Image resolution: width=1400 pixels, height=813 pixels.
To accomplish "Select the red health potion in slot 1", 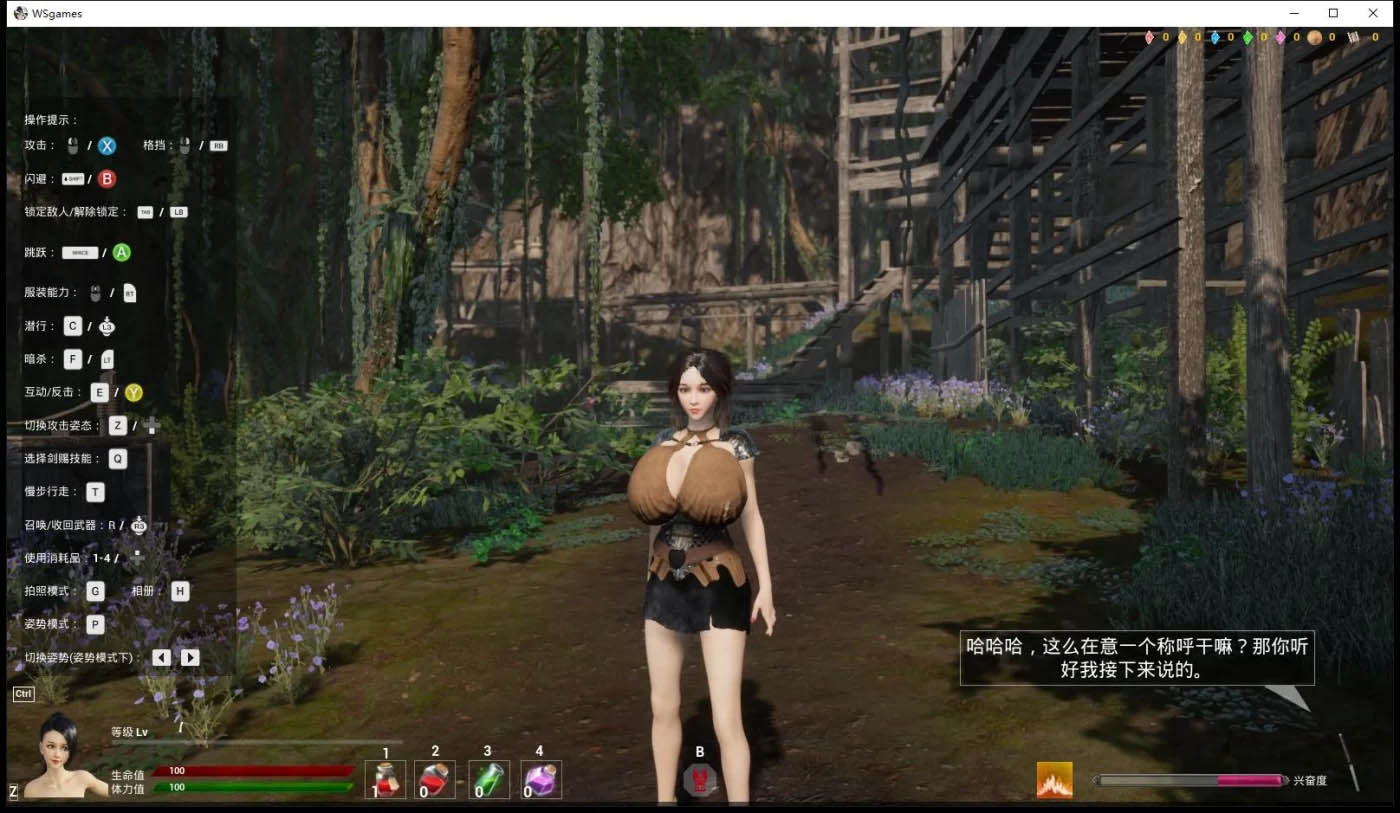I will click(x=385, y=778).
